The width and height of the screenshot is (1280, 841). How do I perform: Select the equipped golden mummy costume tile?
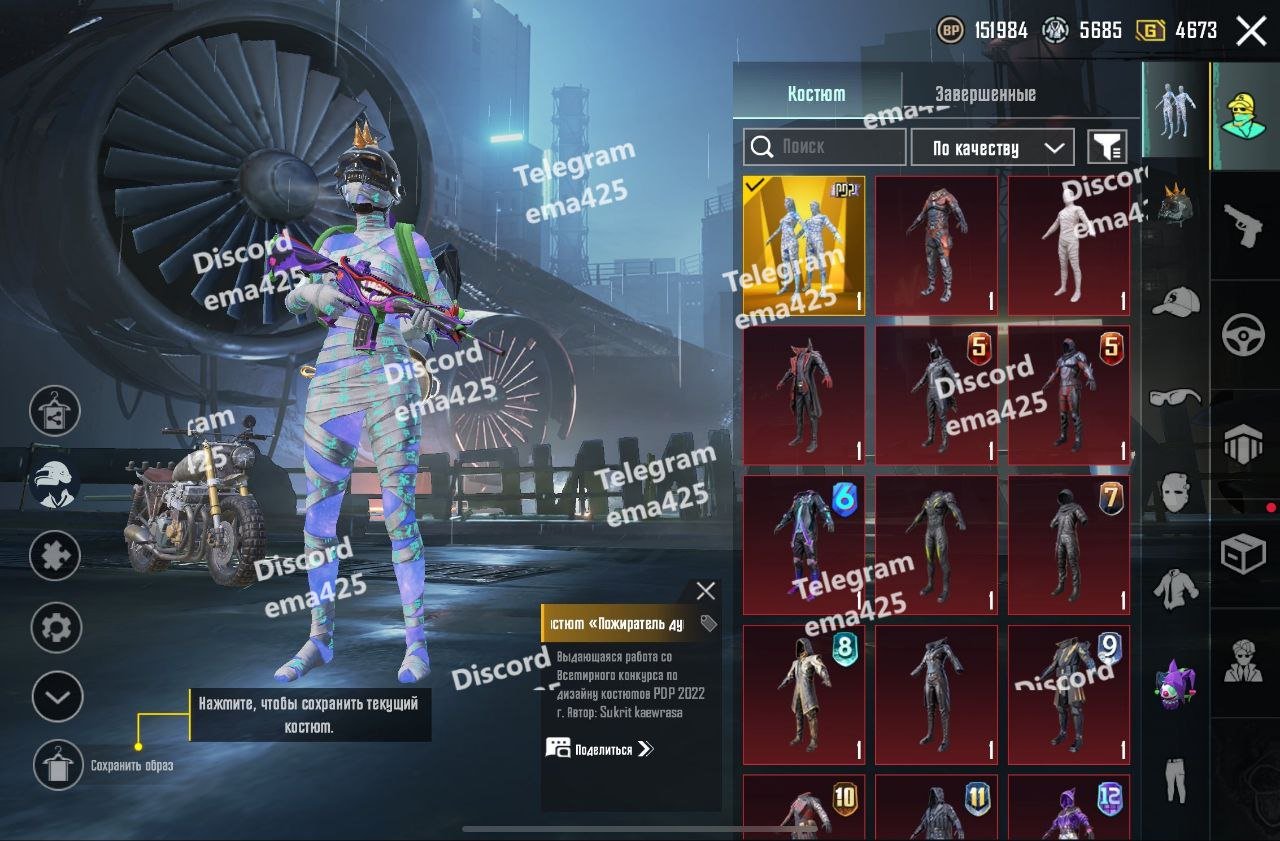tap(804, 246)
